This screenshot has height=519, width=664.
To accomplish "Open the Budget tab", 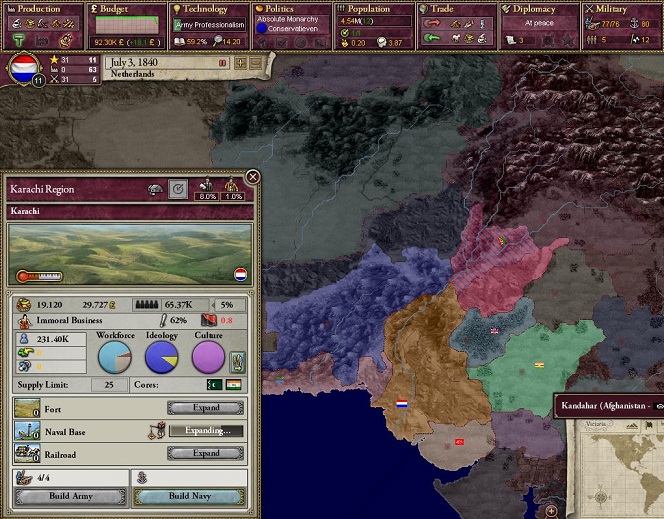I will click(x=125, y=9).
